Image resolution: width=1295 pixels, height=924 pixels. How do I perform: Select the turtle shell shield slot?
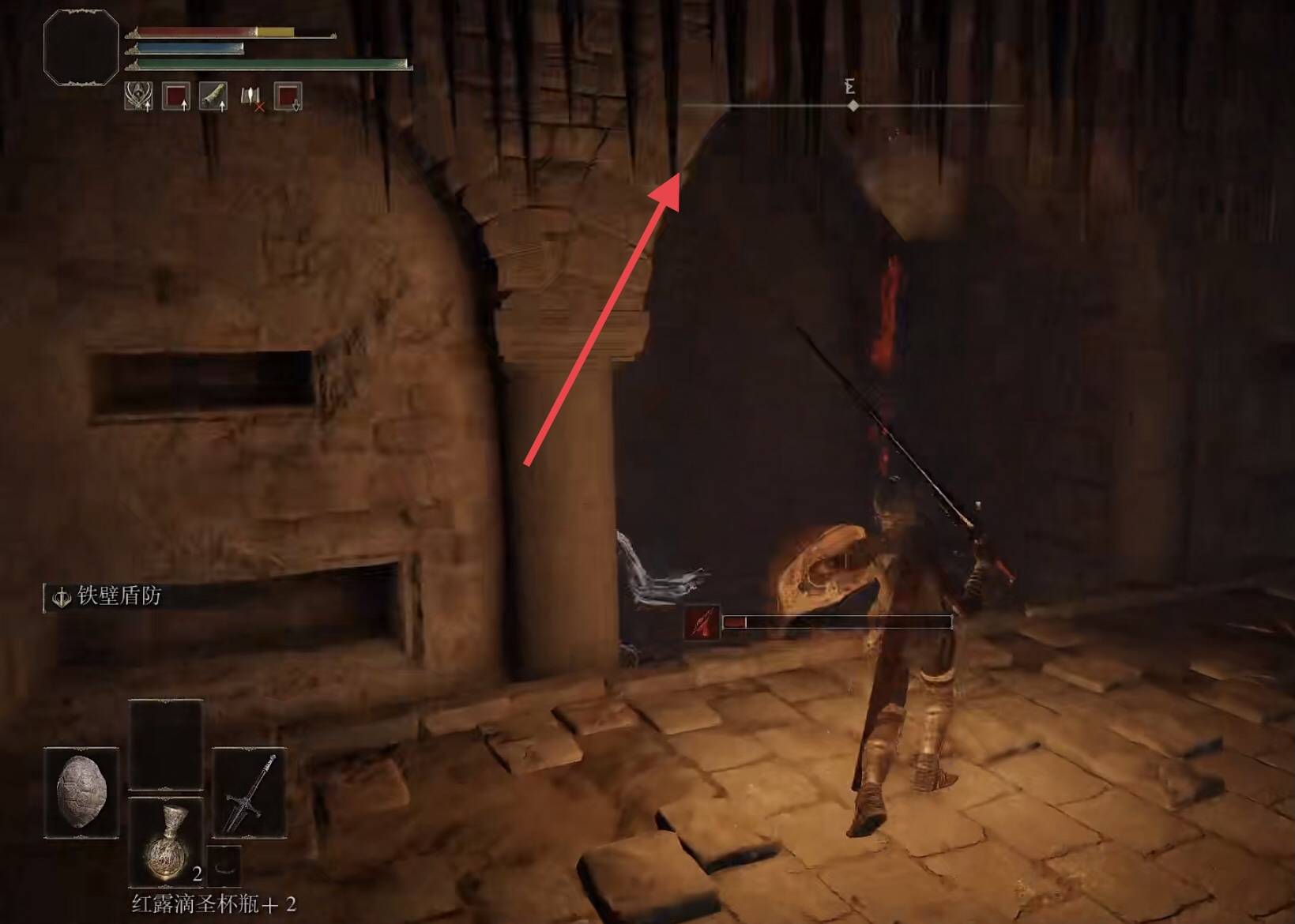tap(81, 792)
